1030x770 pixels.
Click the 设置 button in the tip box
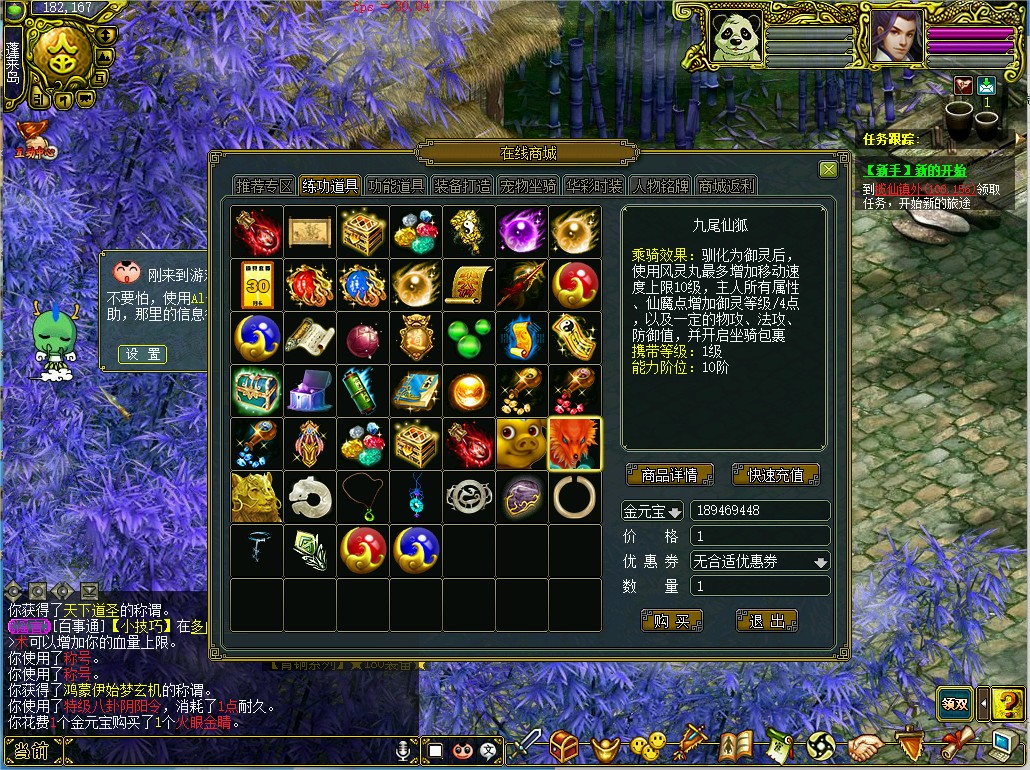(142, 354)
